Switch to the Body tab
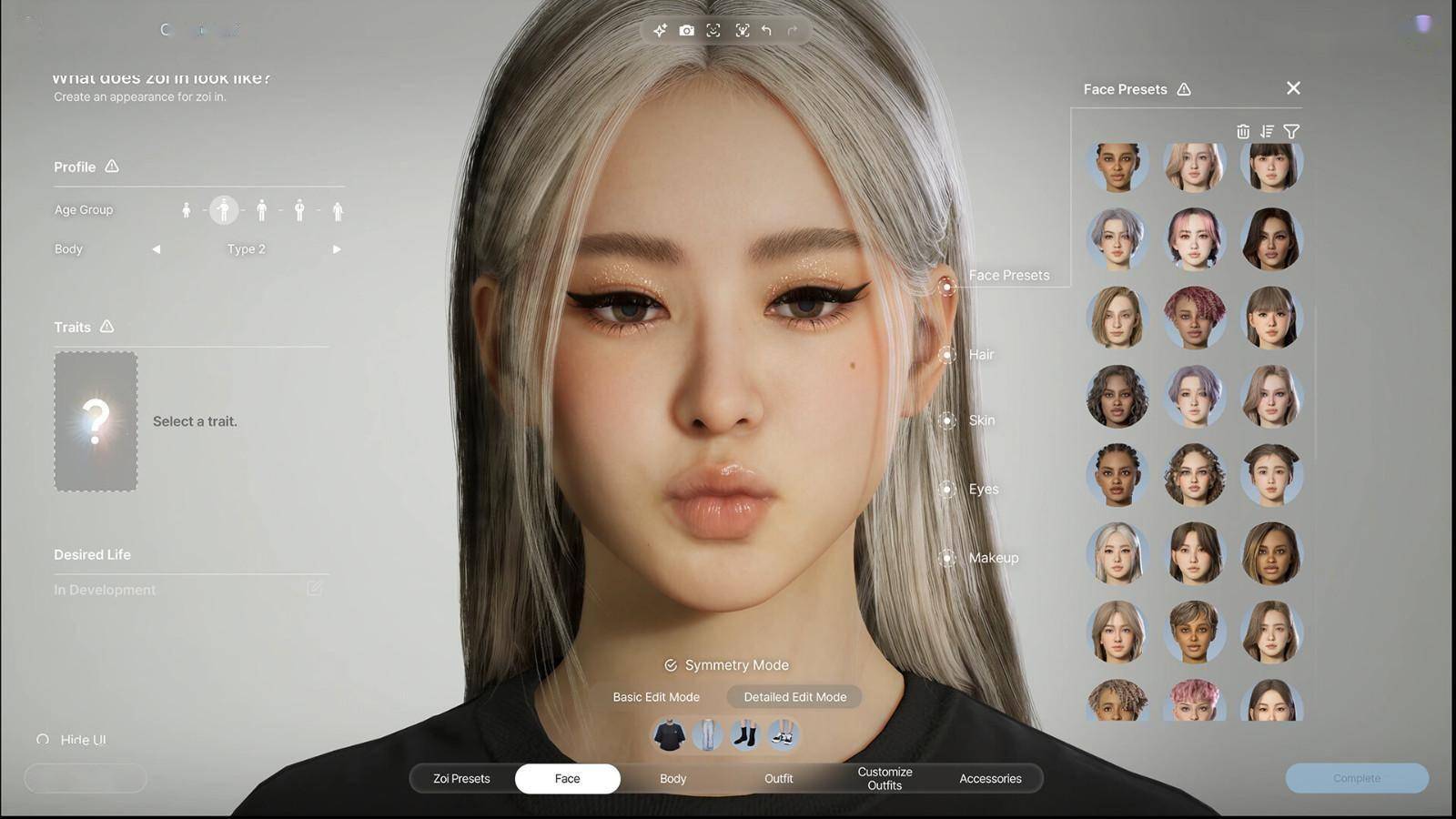The height and width of the screenshot is (819, 1456). coord(672,778)
